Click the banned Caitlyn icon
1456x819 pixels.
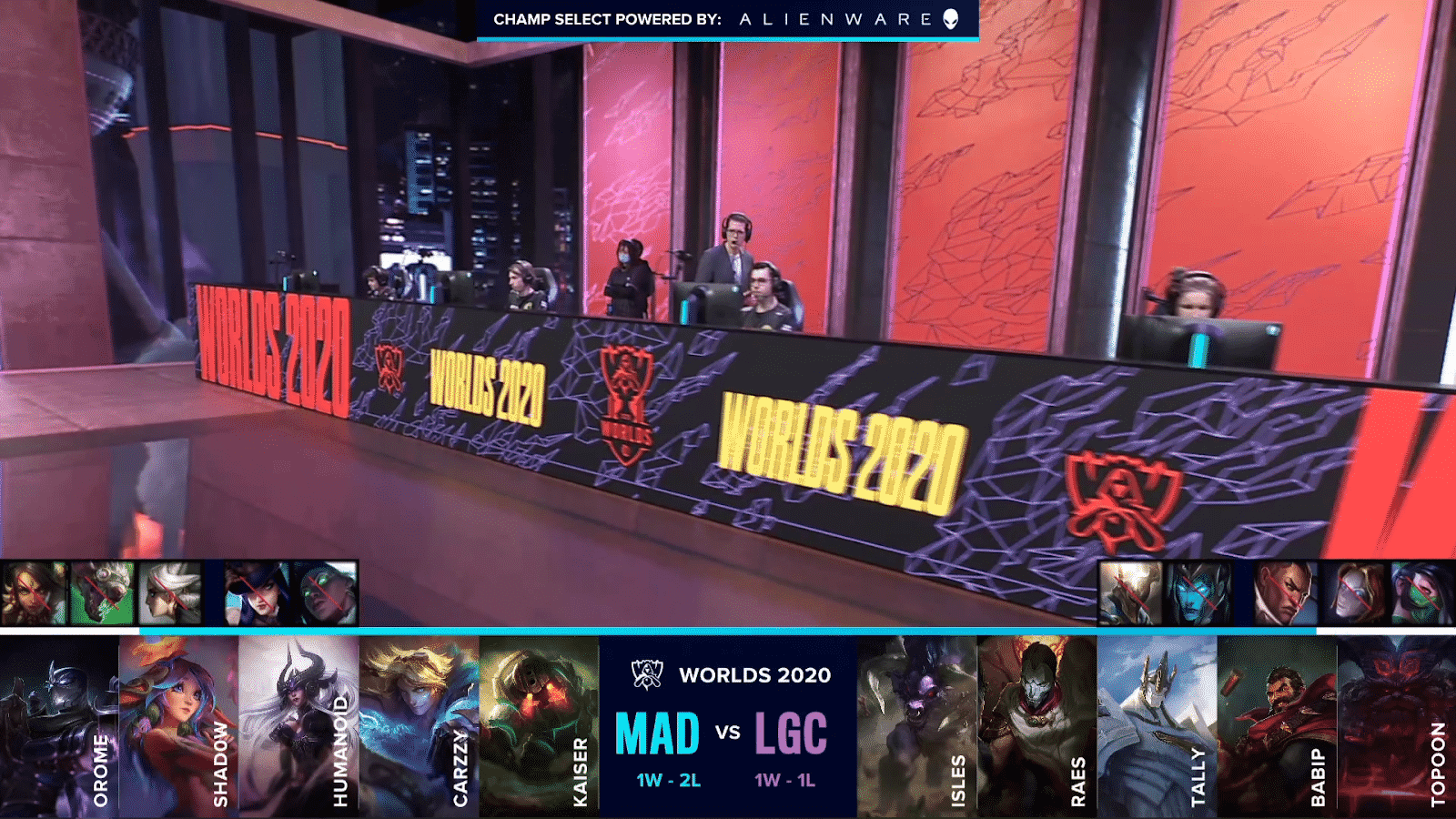point(257,593)
